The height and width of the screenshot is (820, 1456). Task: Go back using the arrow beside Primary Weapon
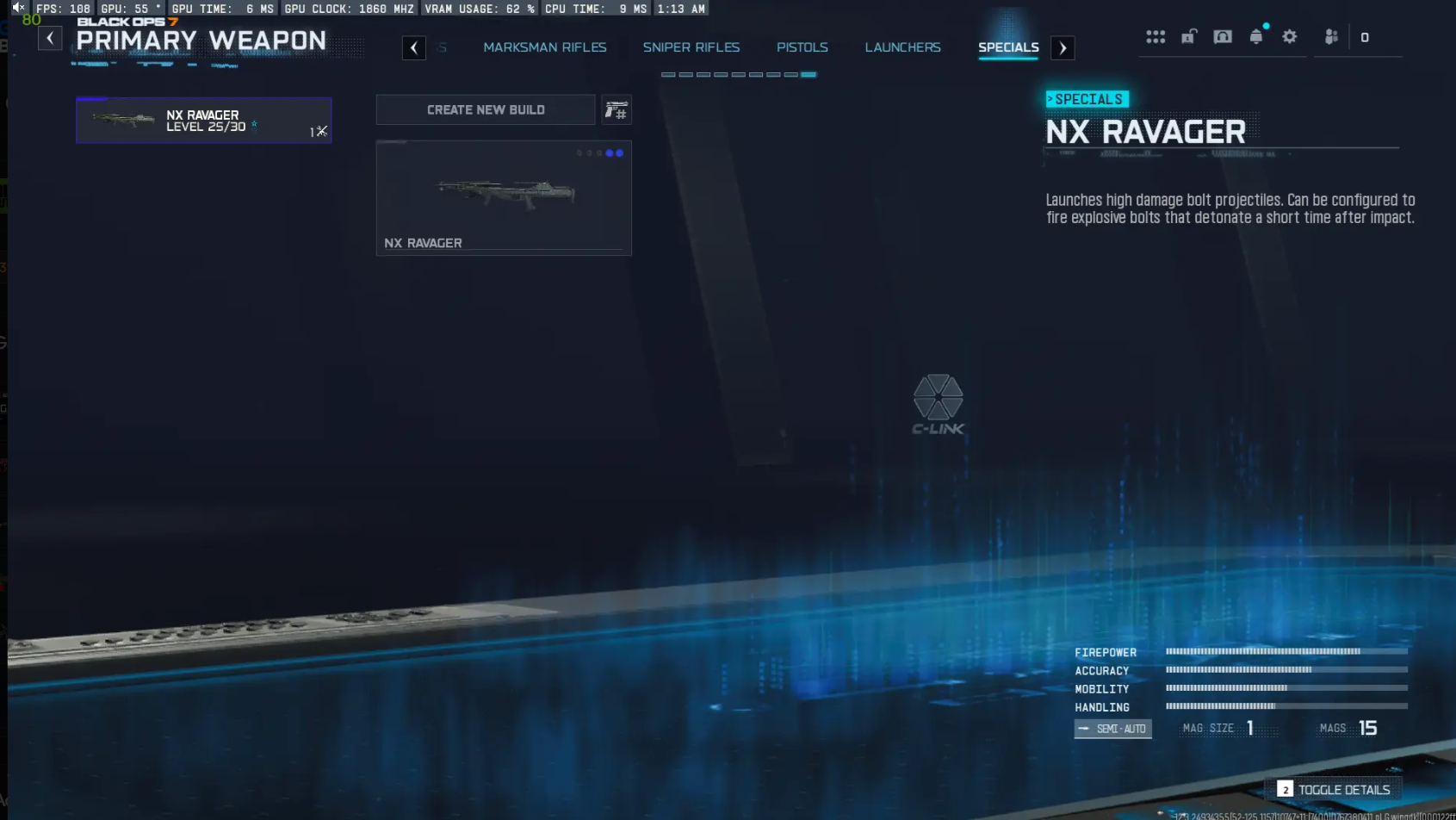(50, 38)
